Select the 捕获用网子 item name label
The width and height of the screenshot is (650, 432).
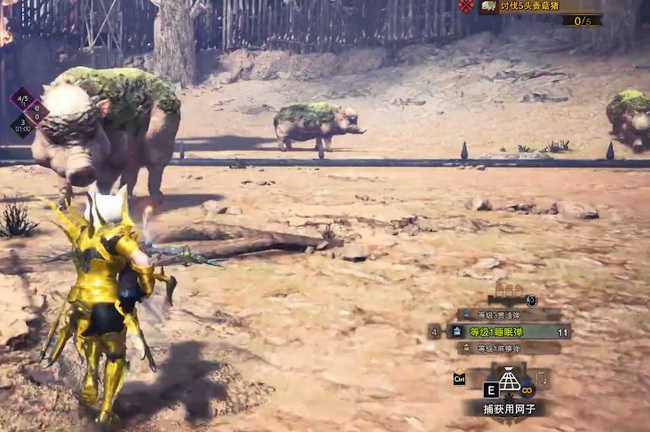click(509, 408)
